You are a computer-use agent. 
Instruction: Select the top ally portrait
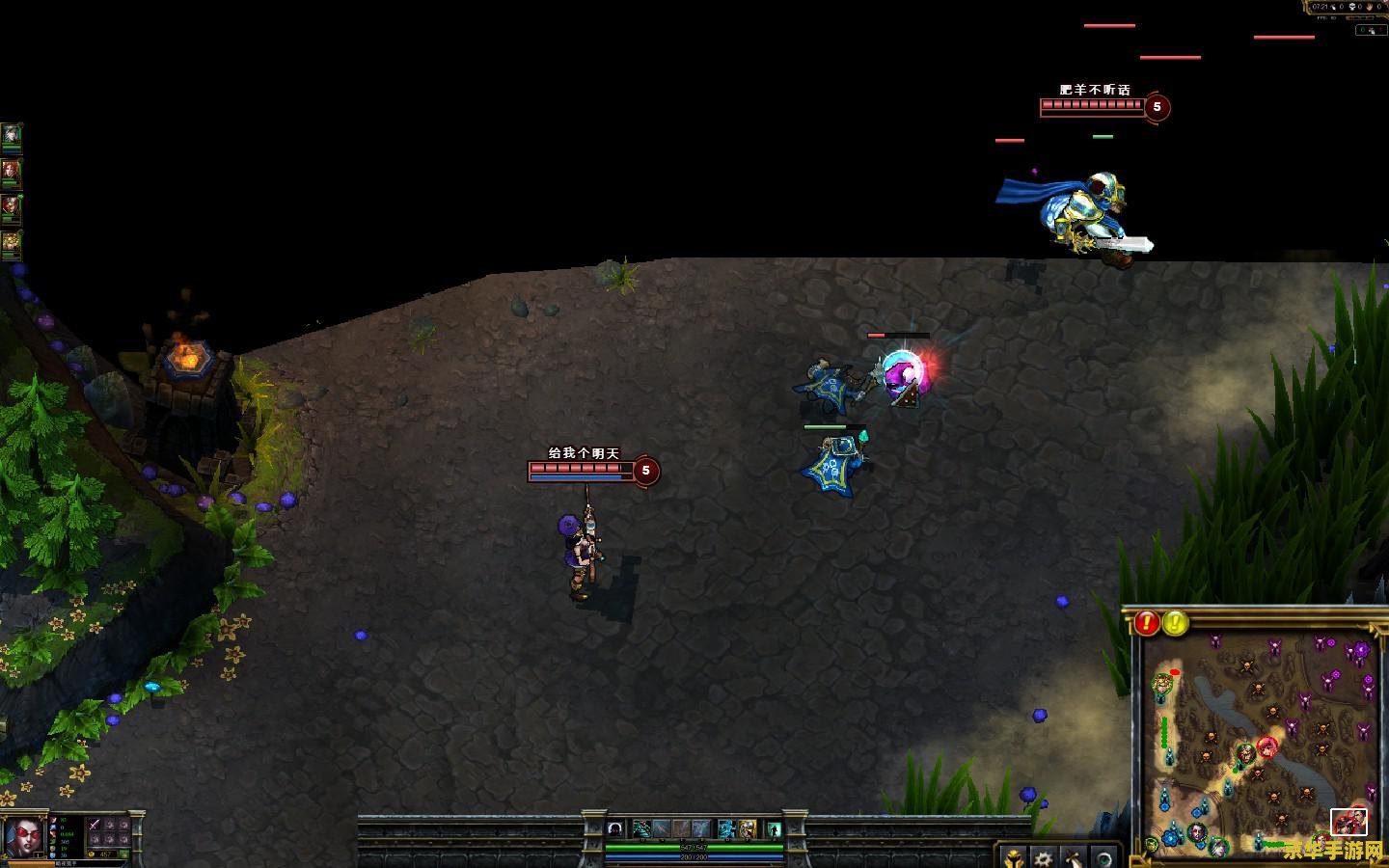pyautogui.click(x=11, y=136)
